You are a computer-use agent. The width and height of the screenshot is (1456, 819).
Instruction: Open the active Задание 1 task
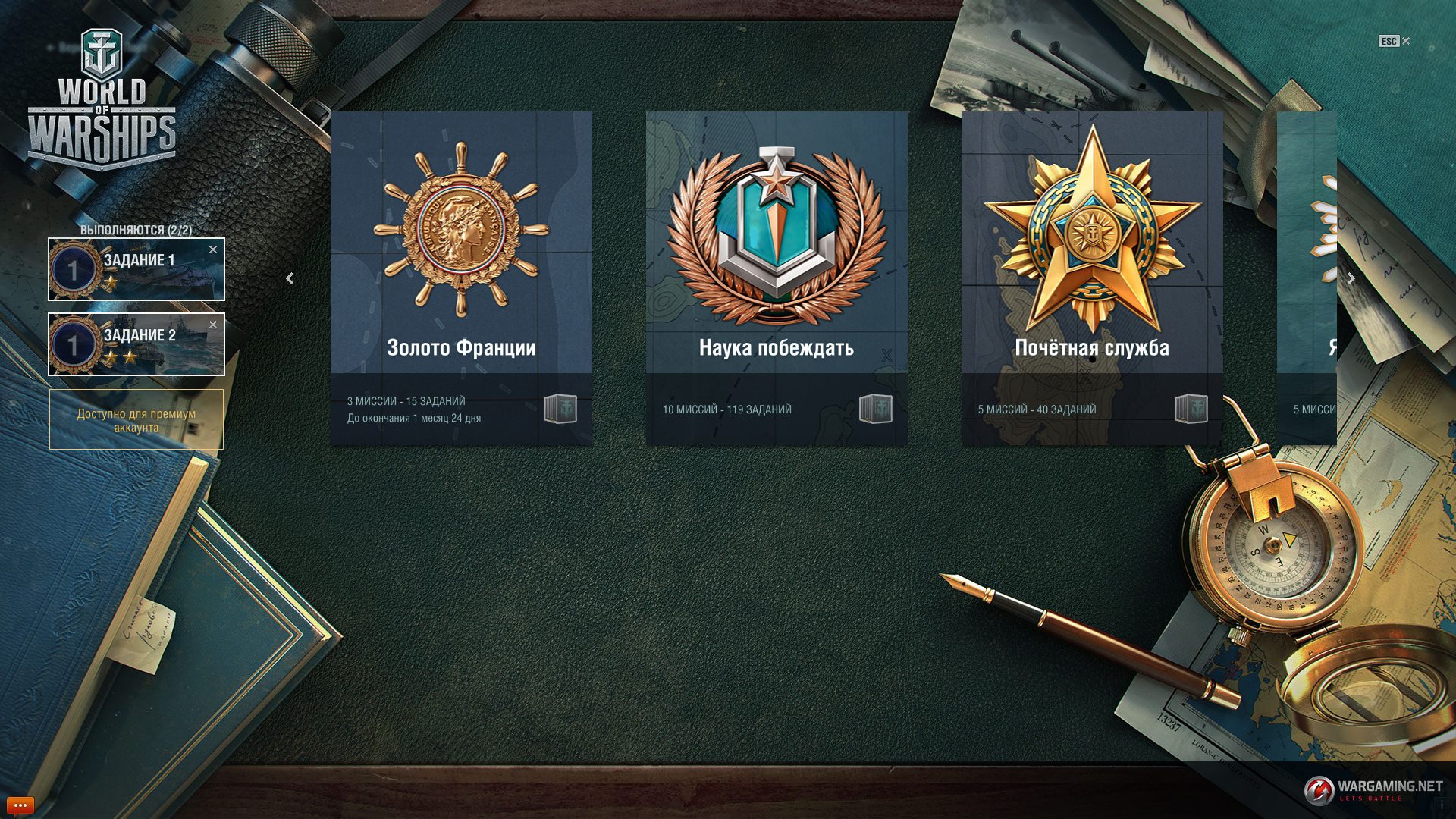pyautogui.click(x=136, y=270)
